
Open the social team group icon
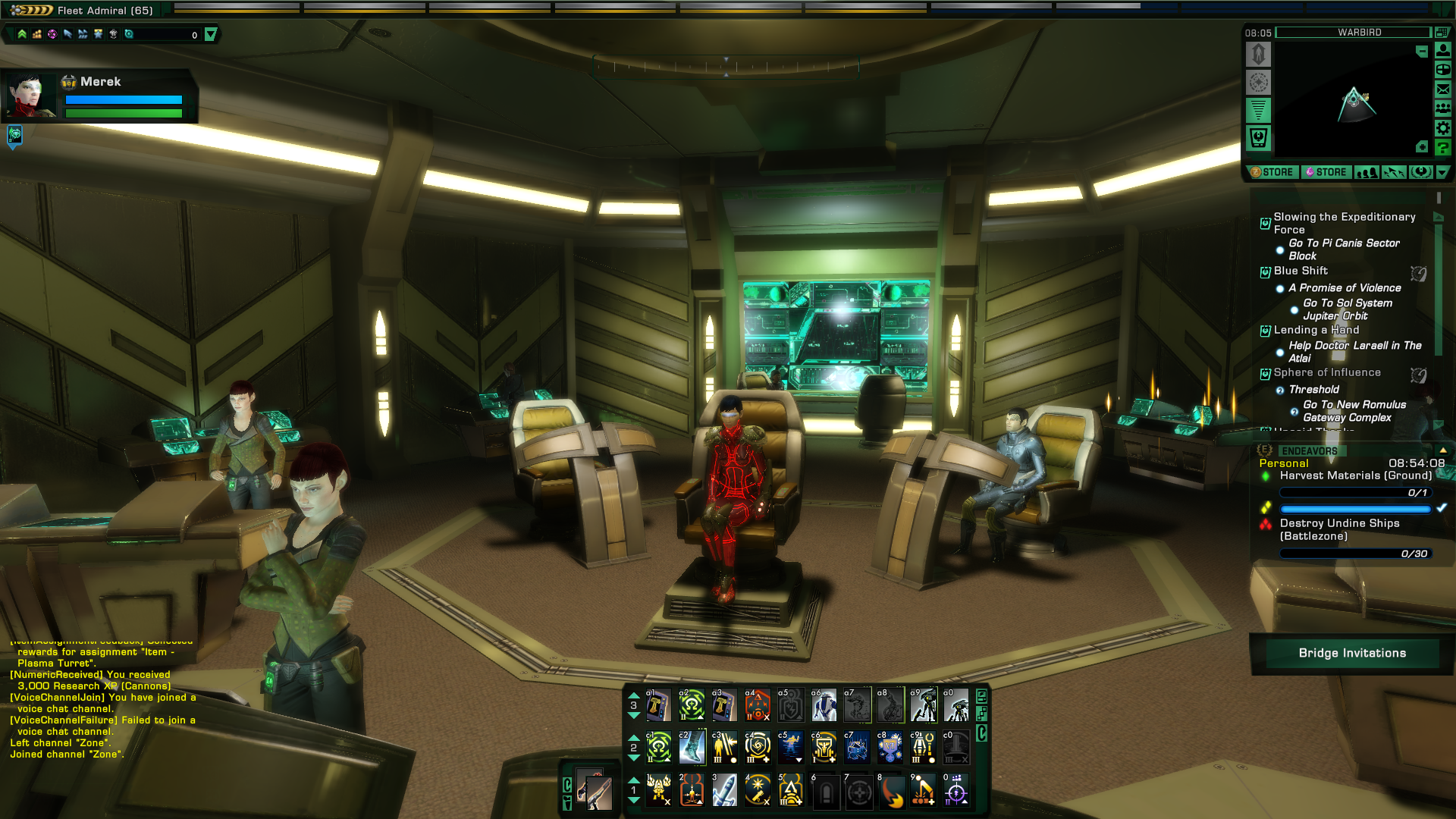[1442, 108]
